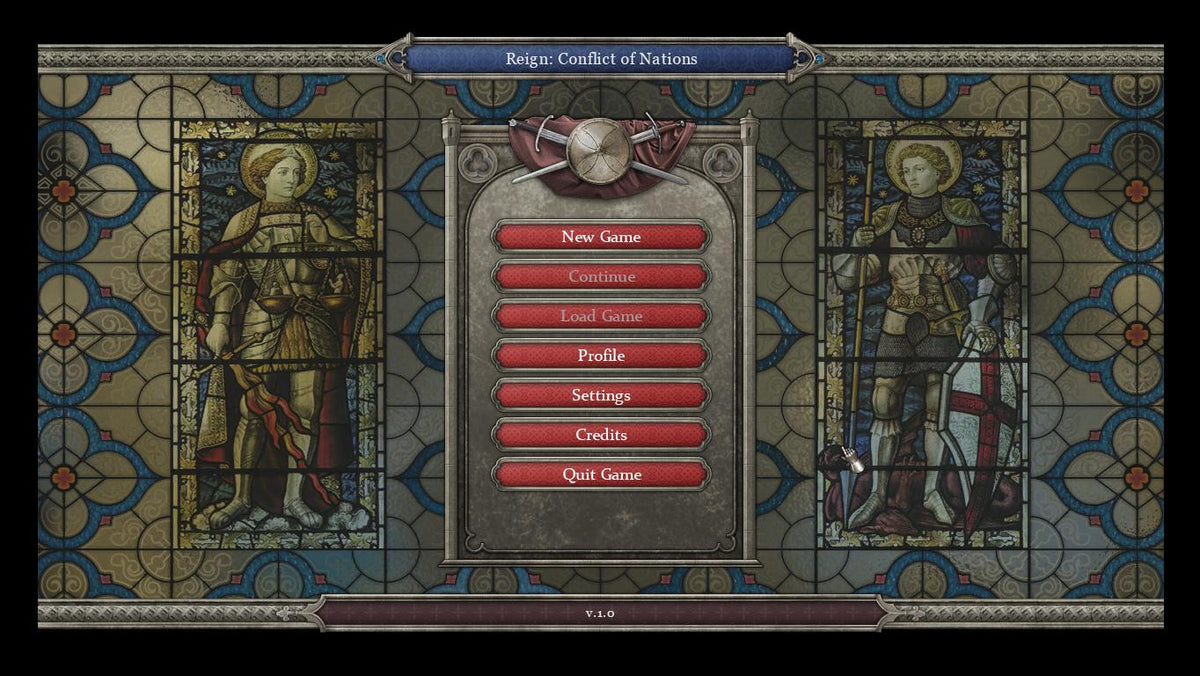Start a New Game
This screenshot has width=1200, height=676.
pos(601,237)
